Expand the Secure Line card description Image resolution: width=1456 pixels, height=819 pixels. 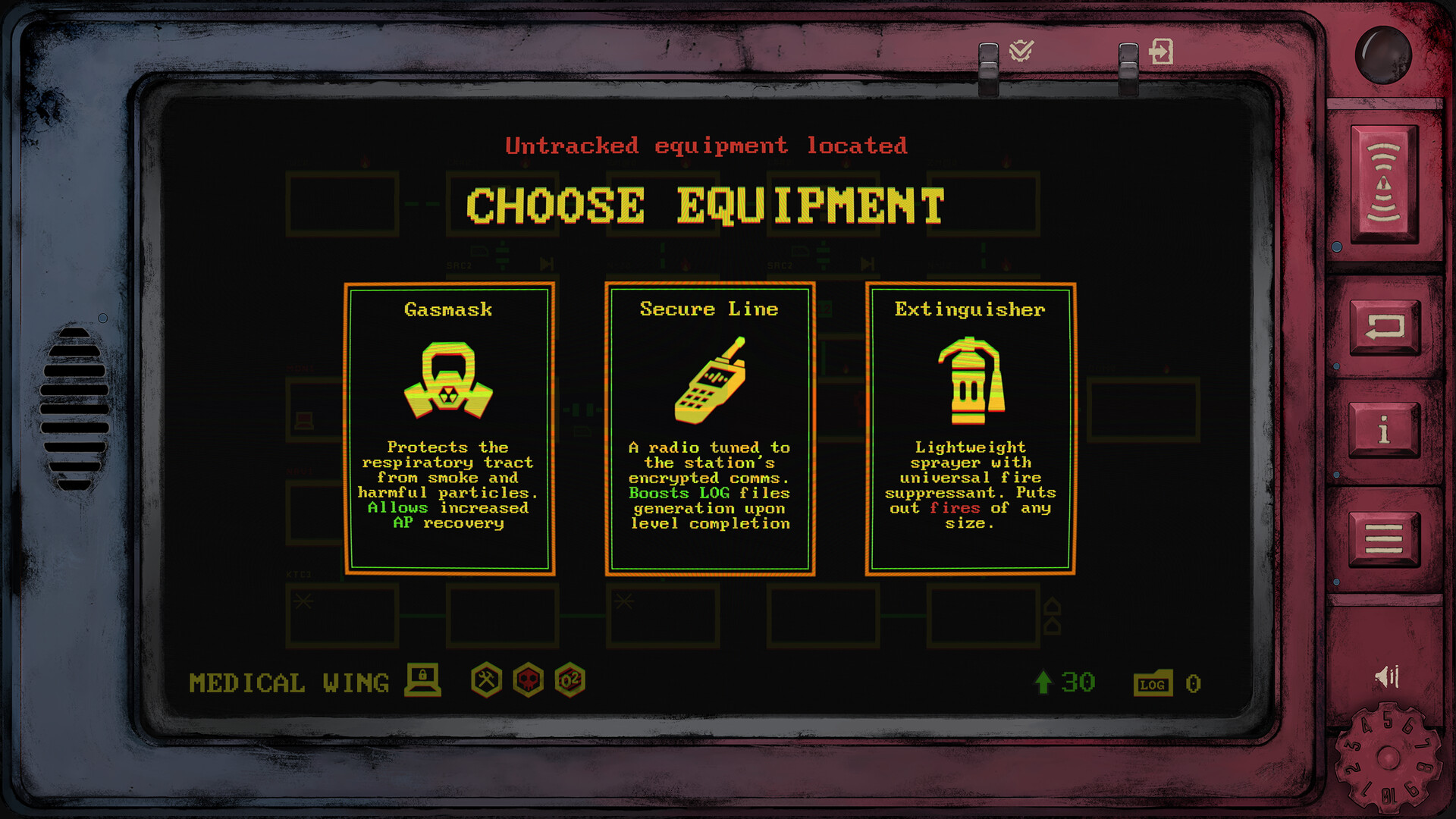point(709,485)
